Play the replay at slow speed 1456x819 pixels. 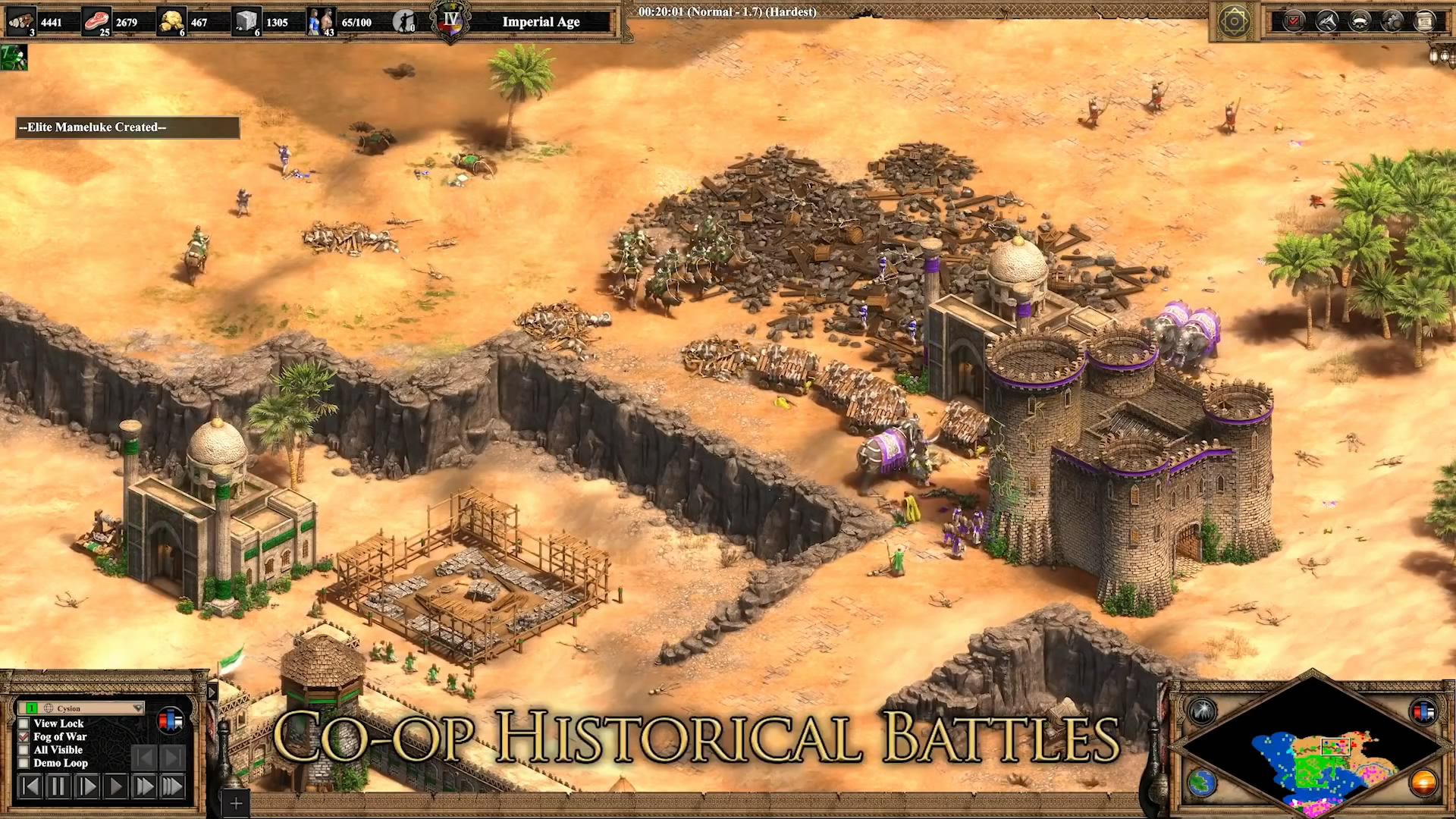coord(87,786)
